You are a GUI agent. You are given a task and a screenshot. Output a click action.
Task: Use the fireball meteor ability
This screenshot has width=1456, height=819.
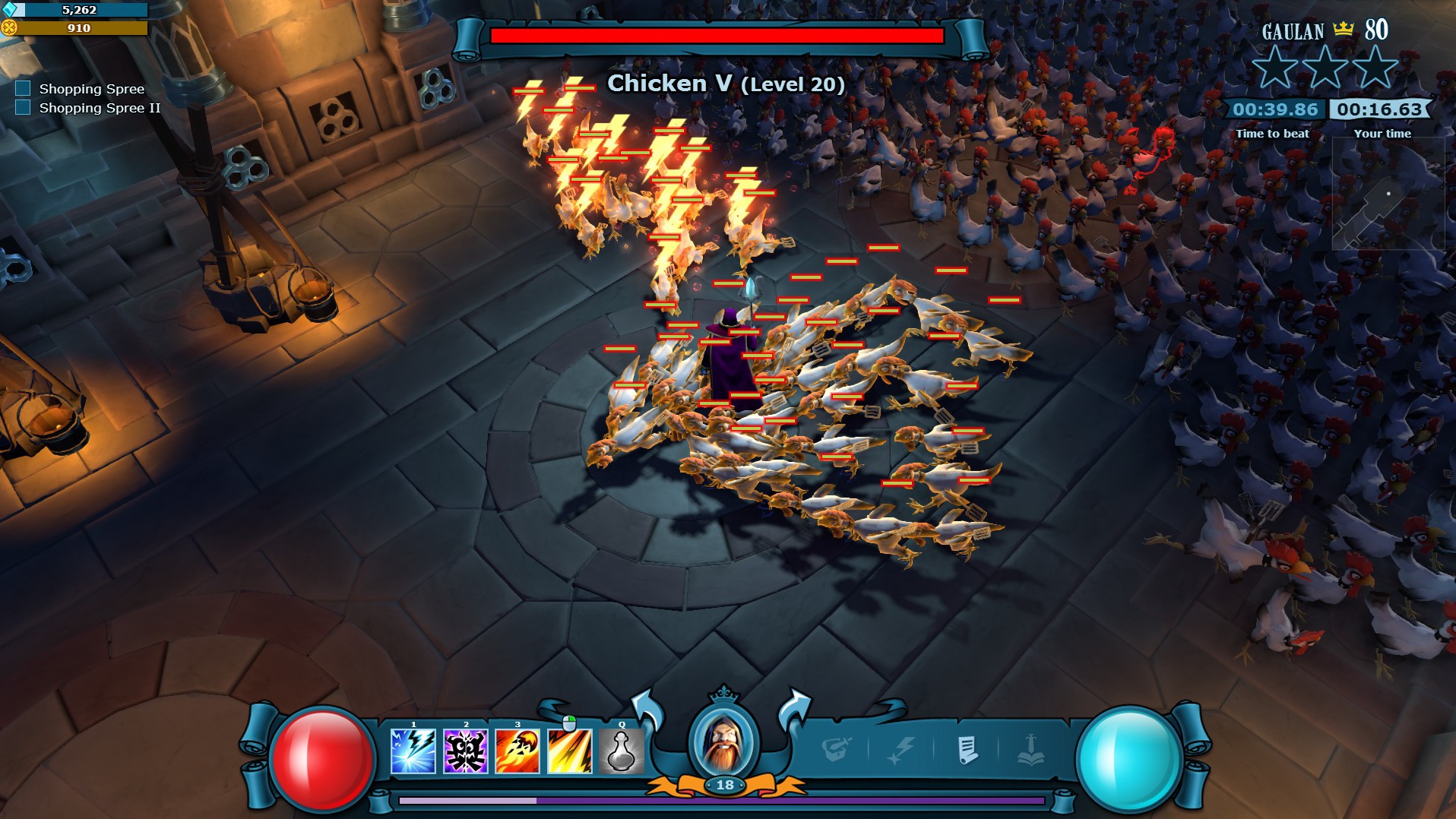click(518, 751)
